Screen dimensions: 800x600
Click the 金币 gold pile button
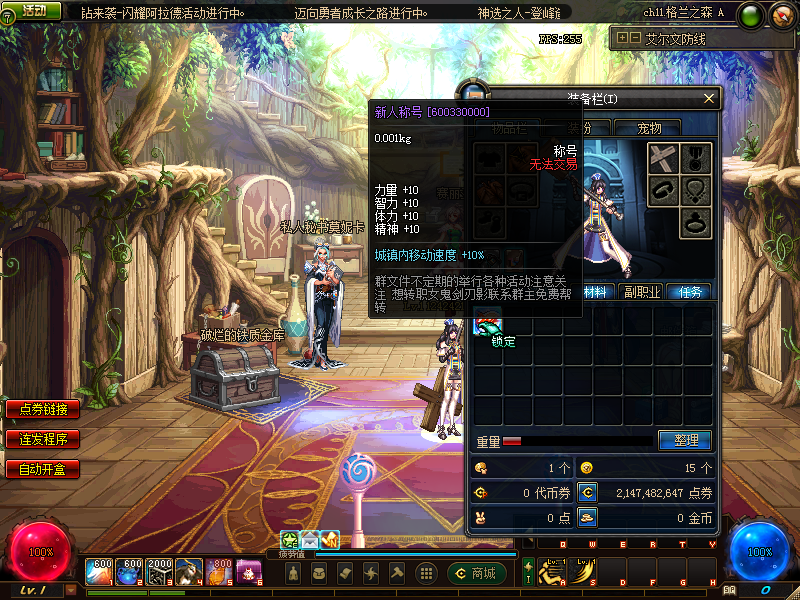click(x=588, y=517)
